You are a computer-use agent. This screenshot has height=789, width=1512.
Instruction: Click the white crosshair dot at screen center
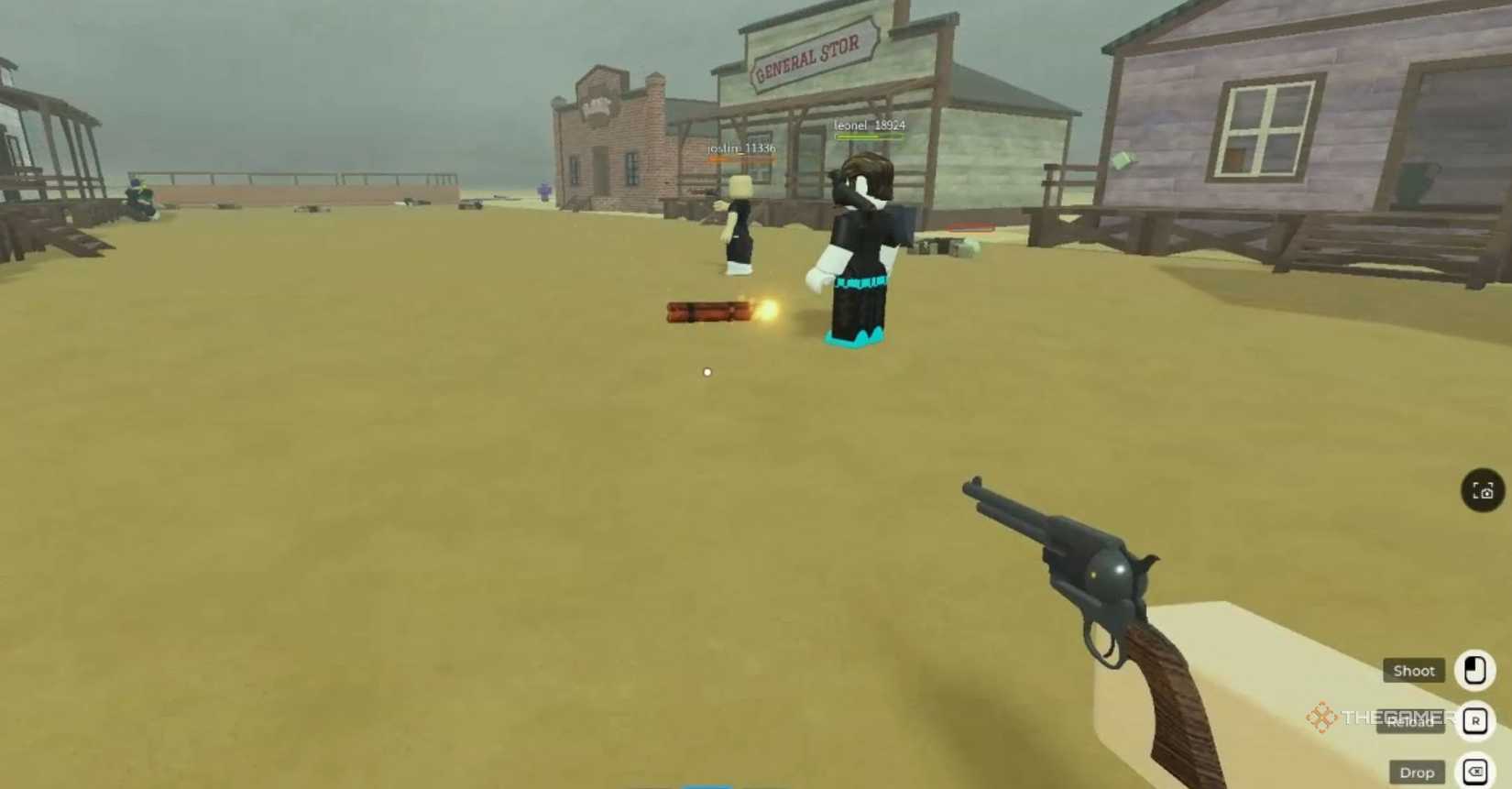point(706,372)
